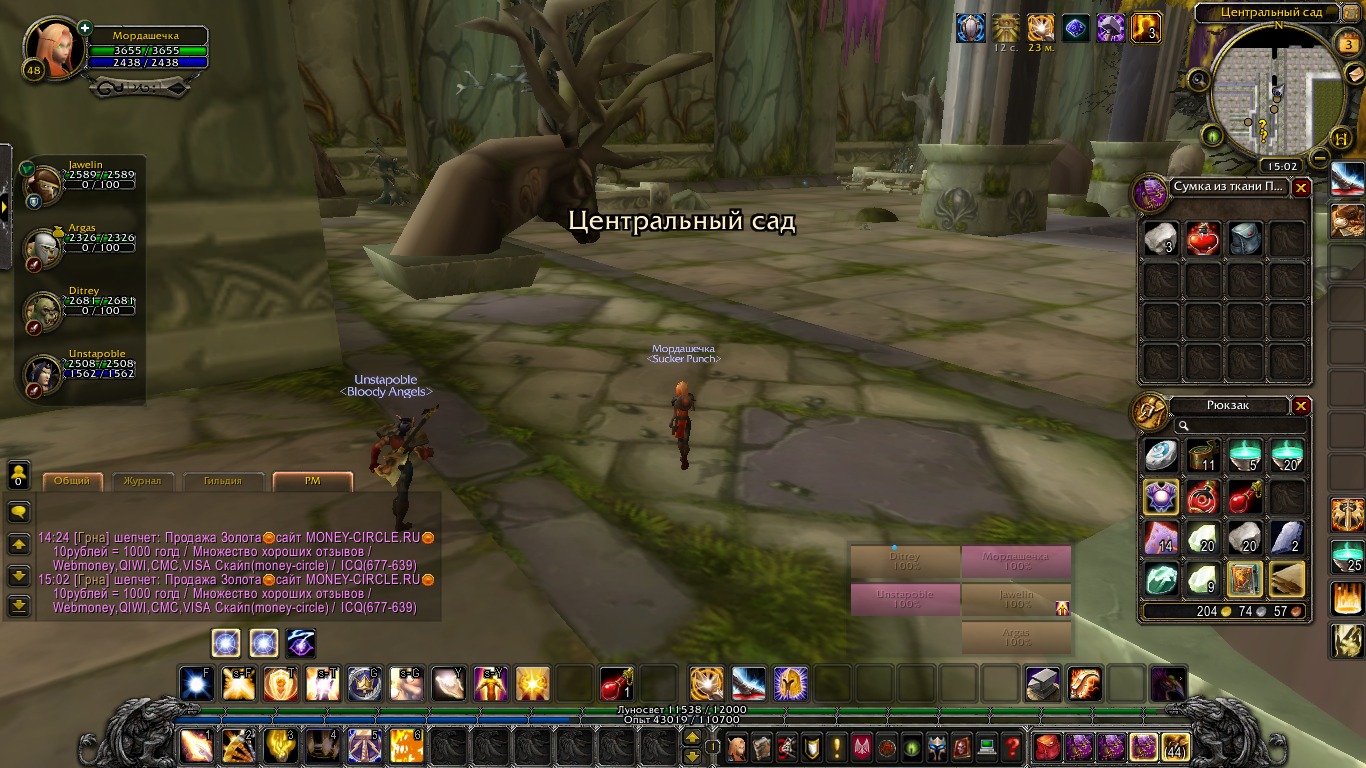Open the red question mark help button

coord(1012,747)
